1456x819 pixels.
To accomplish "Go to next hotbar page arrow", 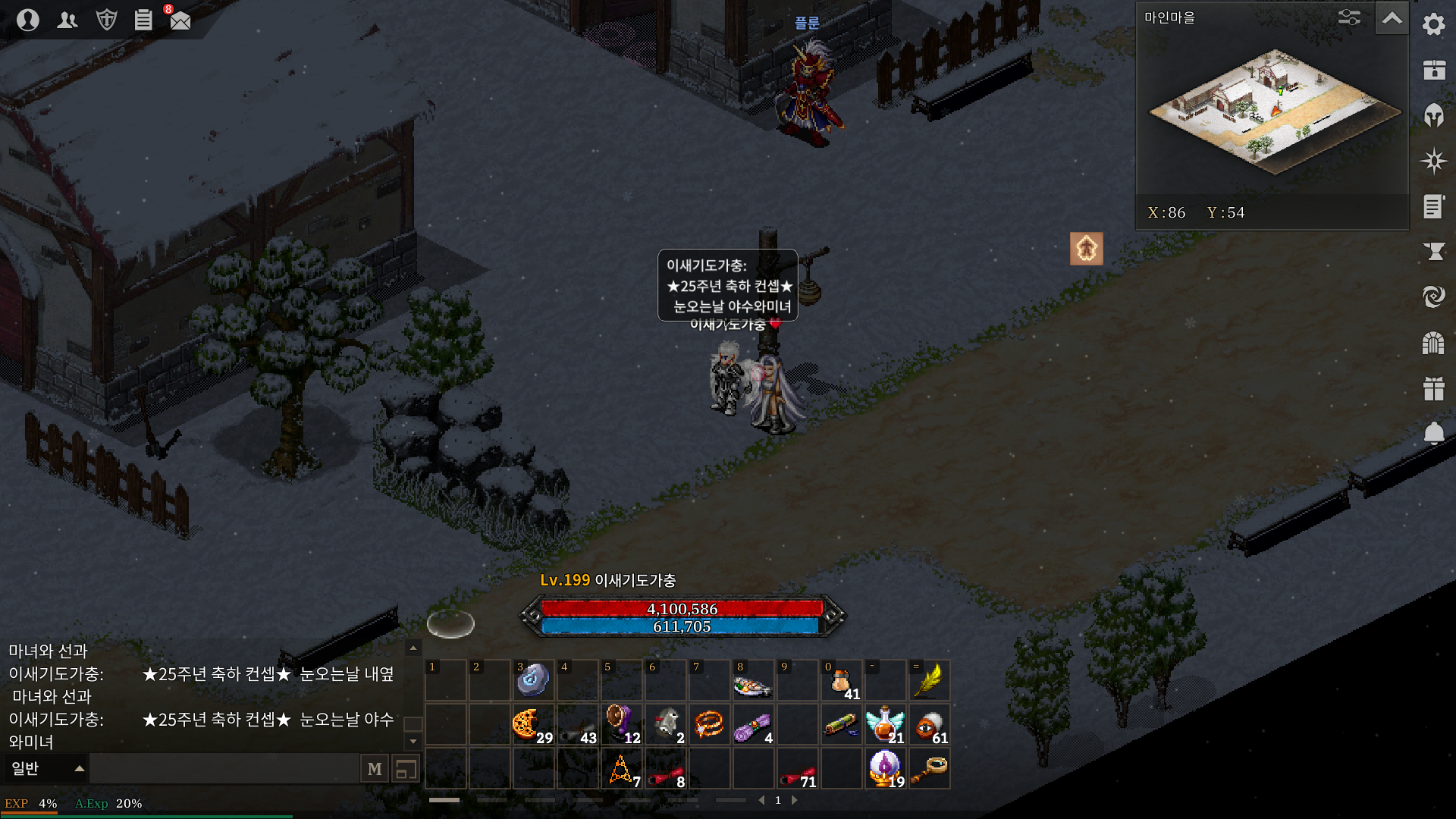I will (x=795, y=800).
